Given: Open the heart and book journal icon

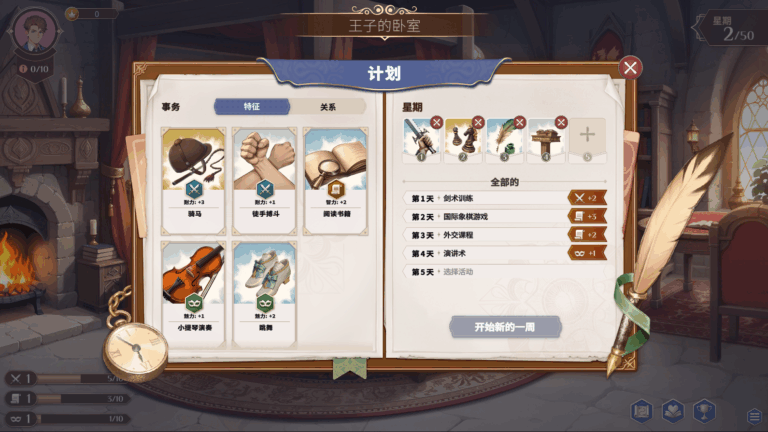Looking at the screenshot, I should [x=674, y=411].
